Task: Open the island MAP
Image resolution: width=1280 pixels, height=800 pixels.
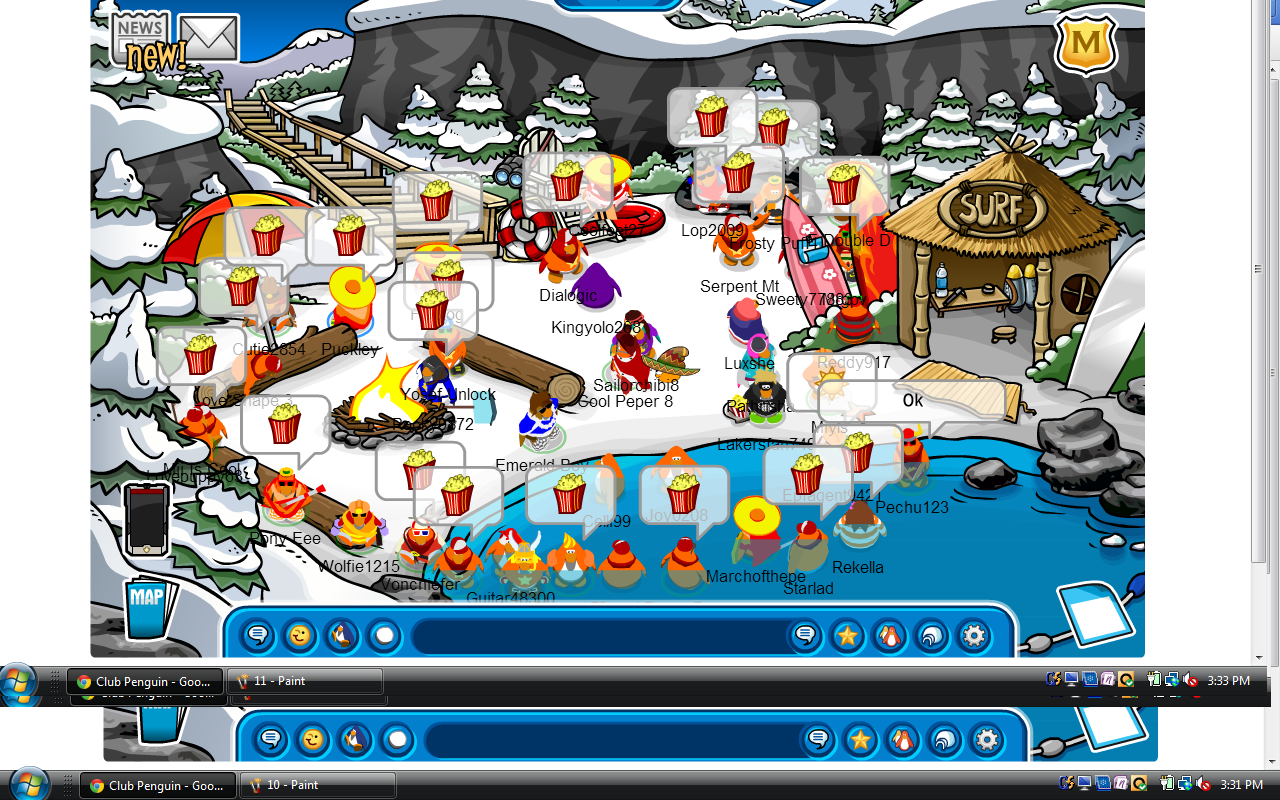Action: [147, 607]
